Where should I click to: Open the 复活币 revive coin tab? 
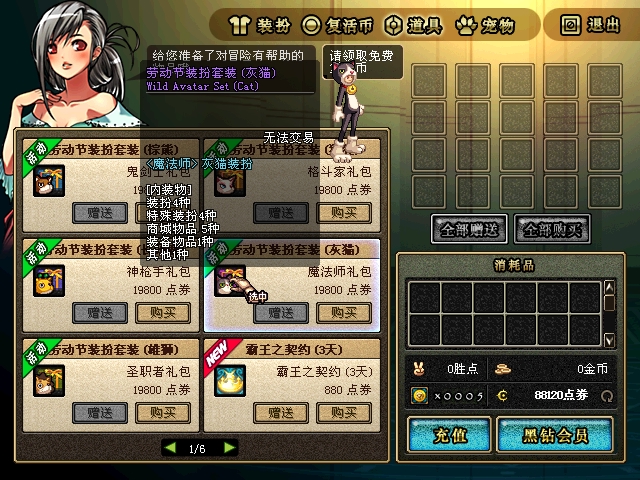(339, 23)
